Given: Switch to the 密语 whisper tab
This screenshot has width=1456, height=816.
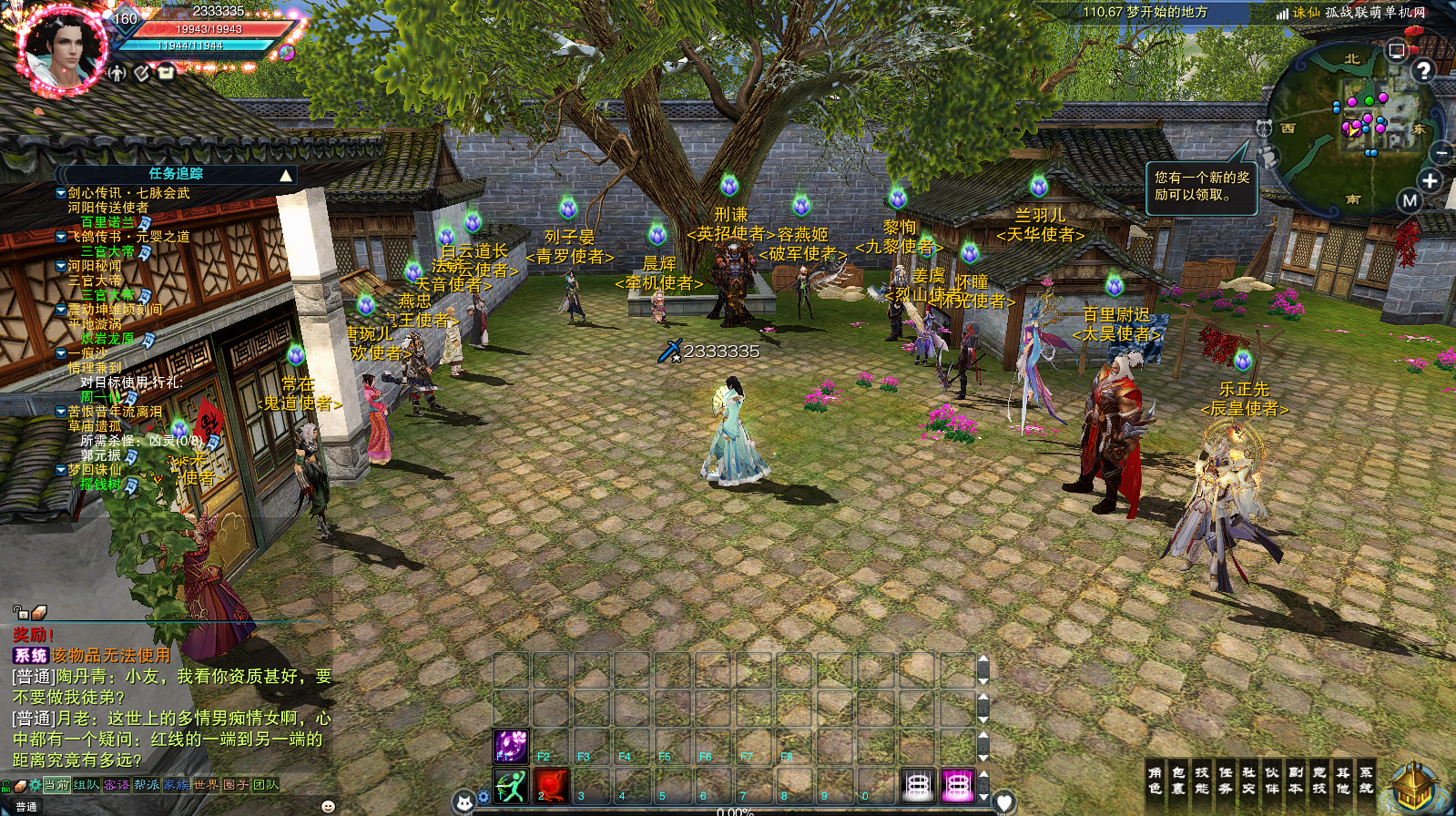Looking at the screenshot, I should click(x=117, y=785).
